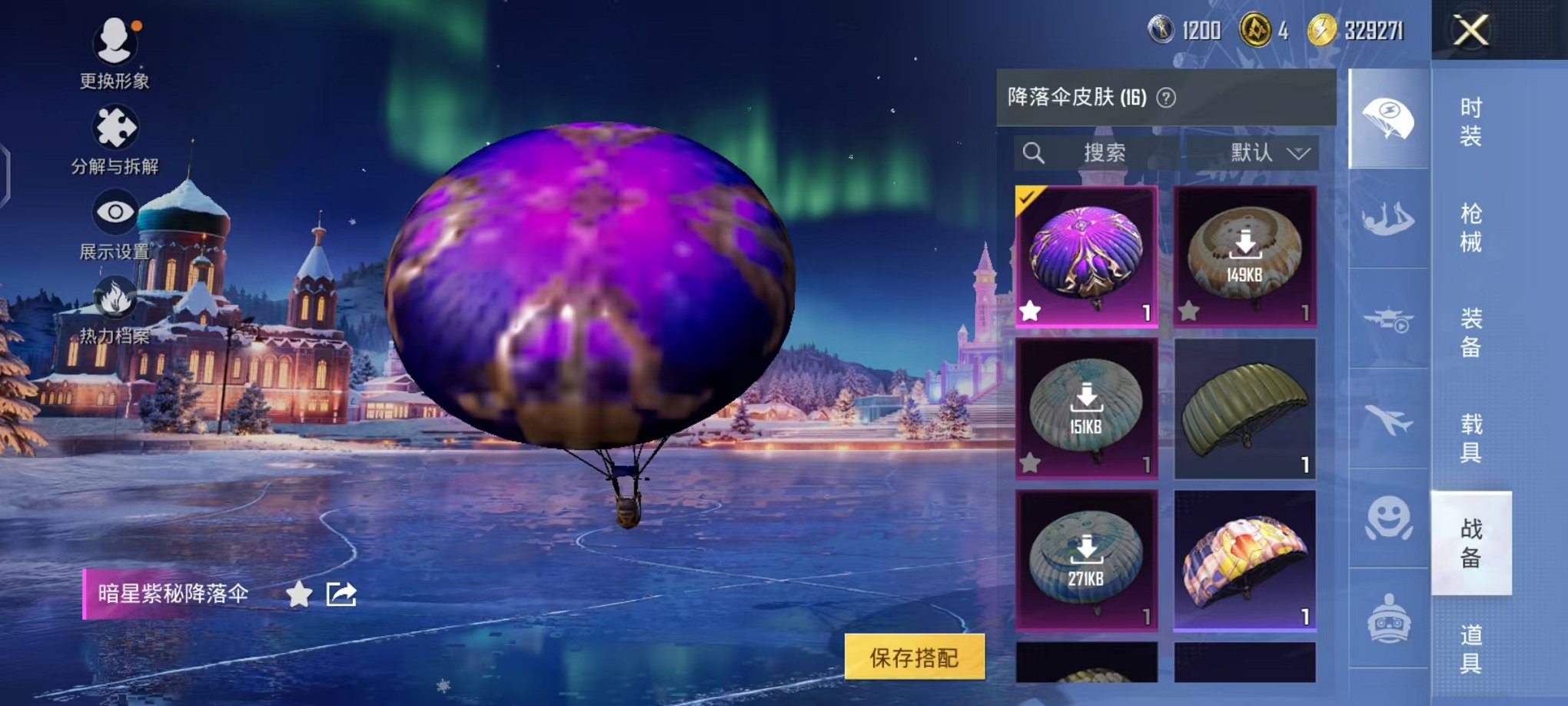1568x706 pixels.
Task: Select the 分解与拆解 puzzle icon
Action: (114, 127)
